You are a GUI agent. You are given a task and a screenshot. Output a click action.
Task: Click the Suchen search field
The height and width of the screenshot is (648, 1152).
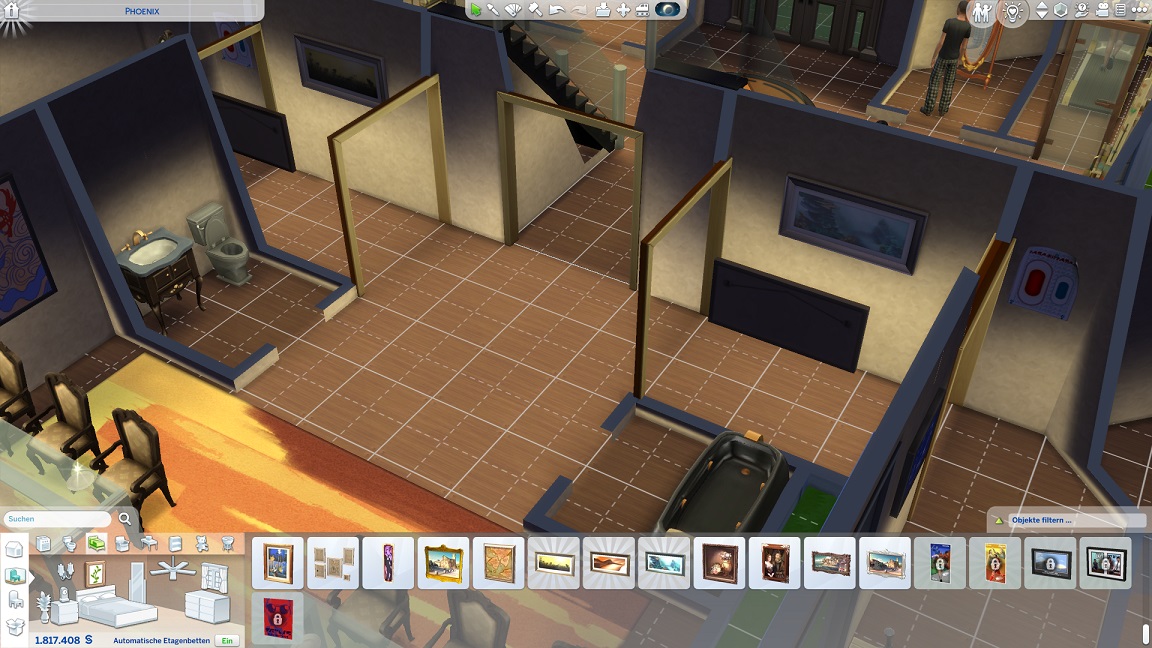tap(57, 520)
